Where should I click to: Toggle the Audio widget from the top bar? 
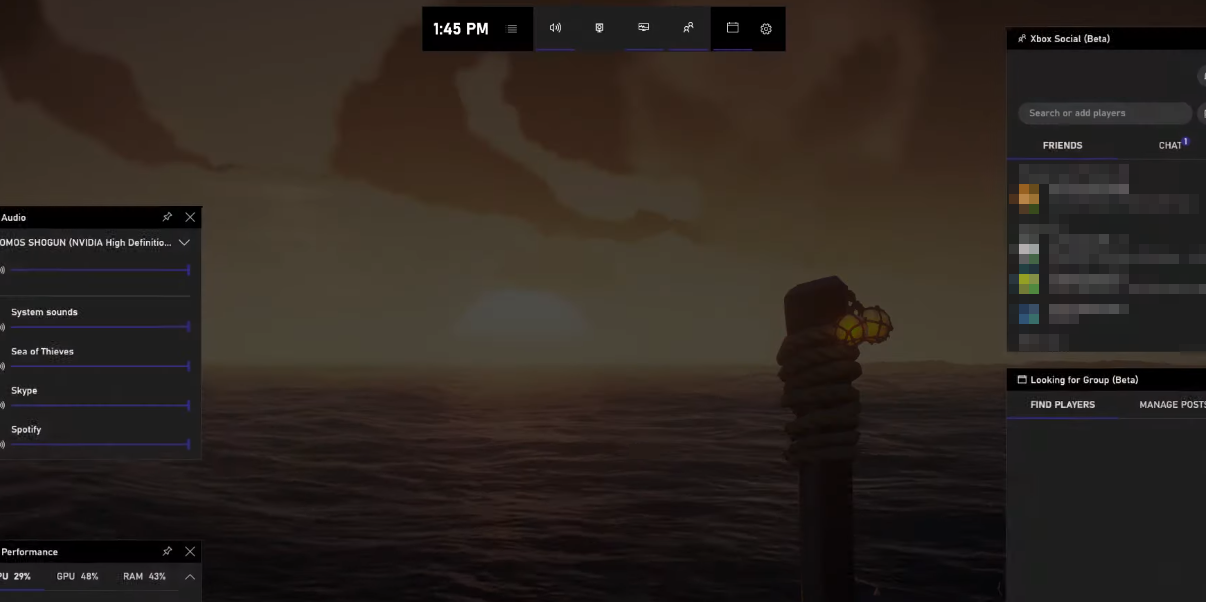pos(555,28)
